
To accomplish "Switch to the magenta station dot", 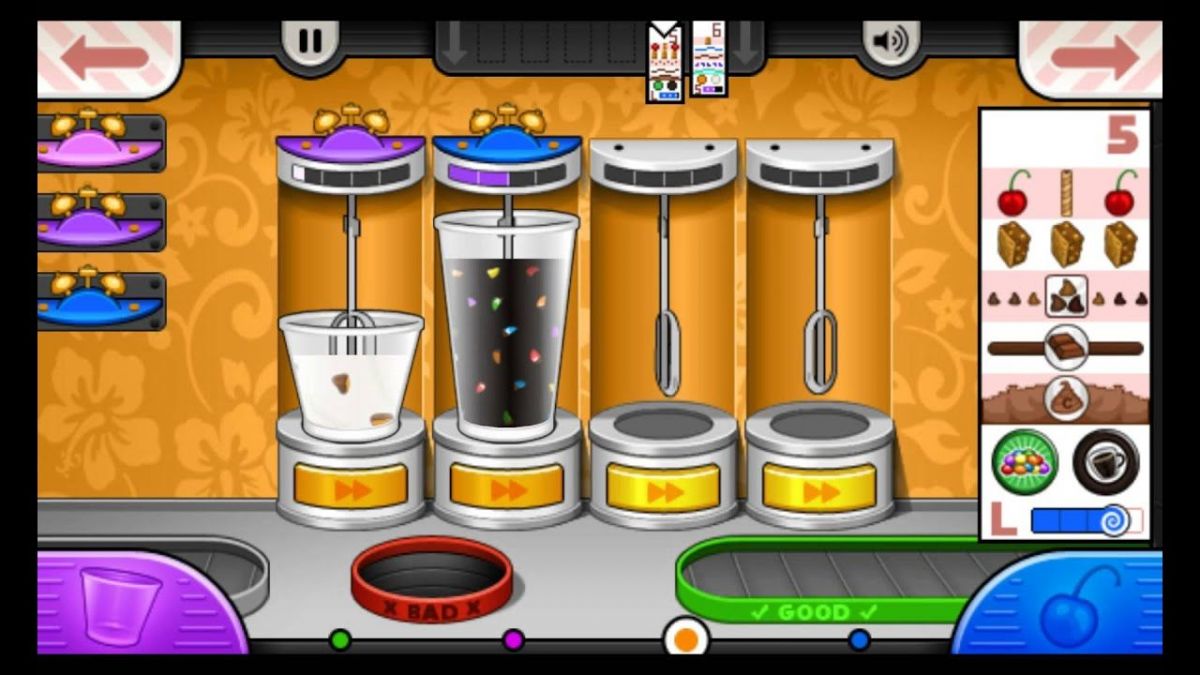I will 513,640.
